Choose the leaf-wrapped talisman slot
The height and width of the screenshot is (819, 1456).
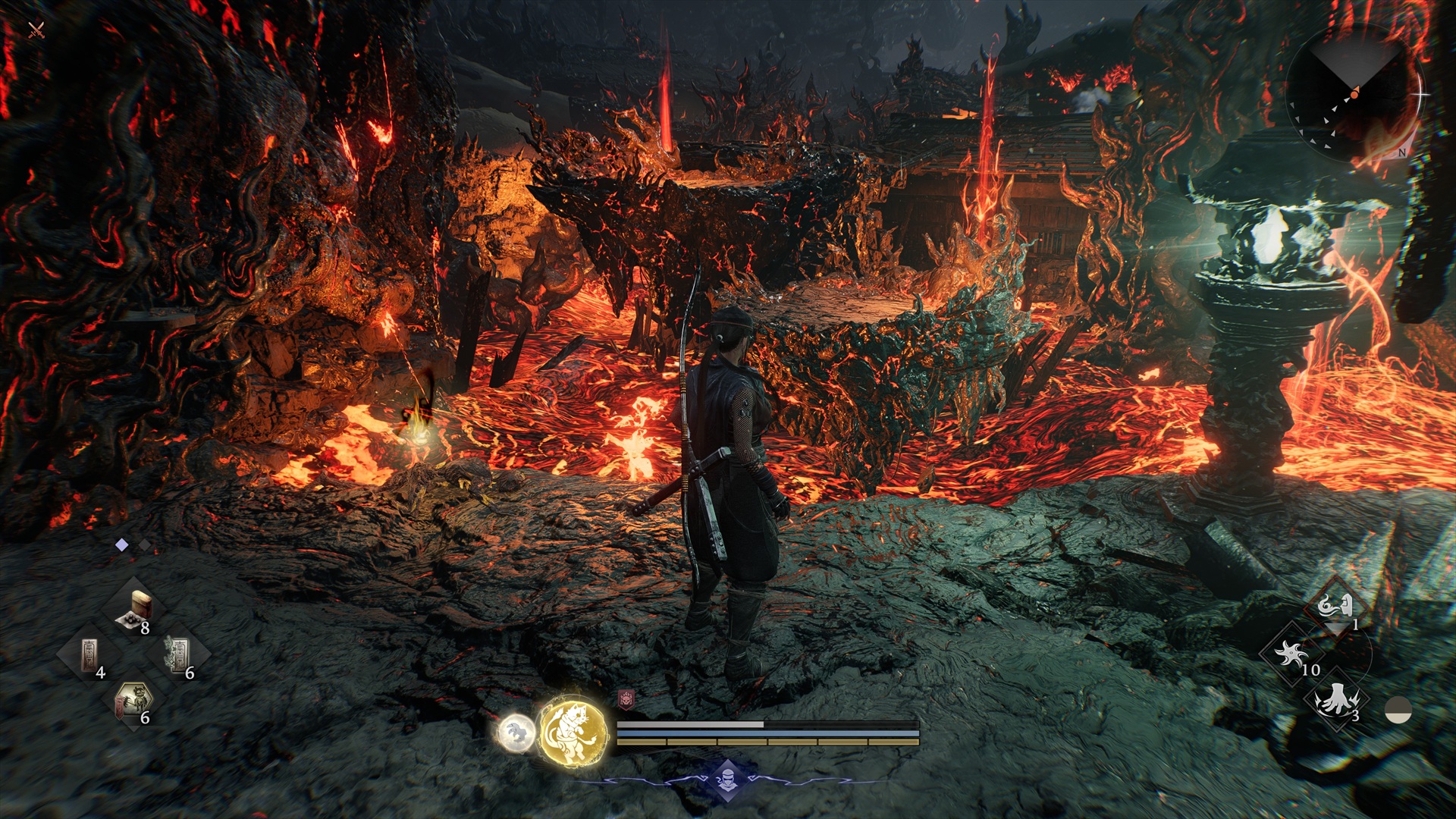(179, 654)
